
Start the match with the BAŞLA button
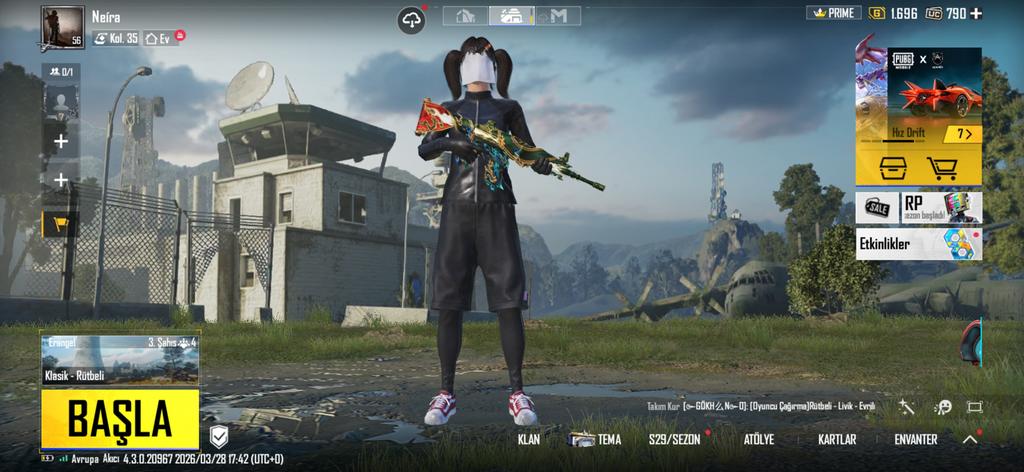point(120,421)
